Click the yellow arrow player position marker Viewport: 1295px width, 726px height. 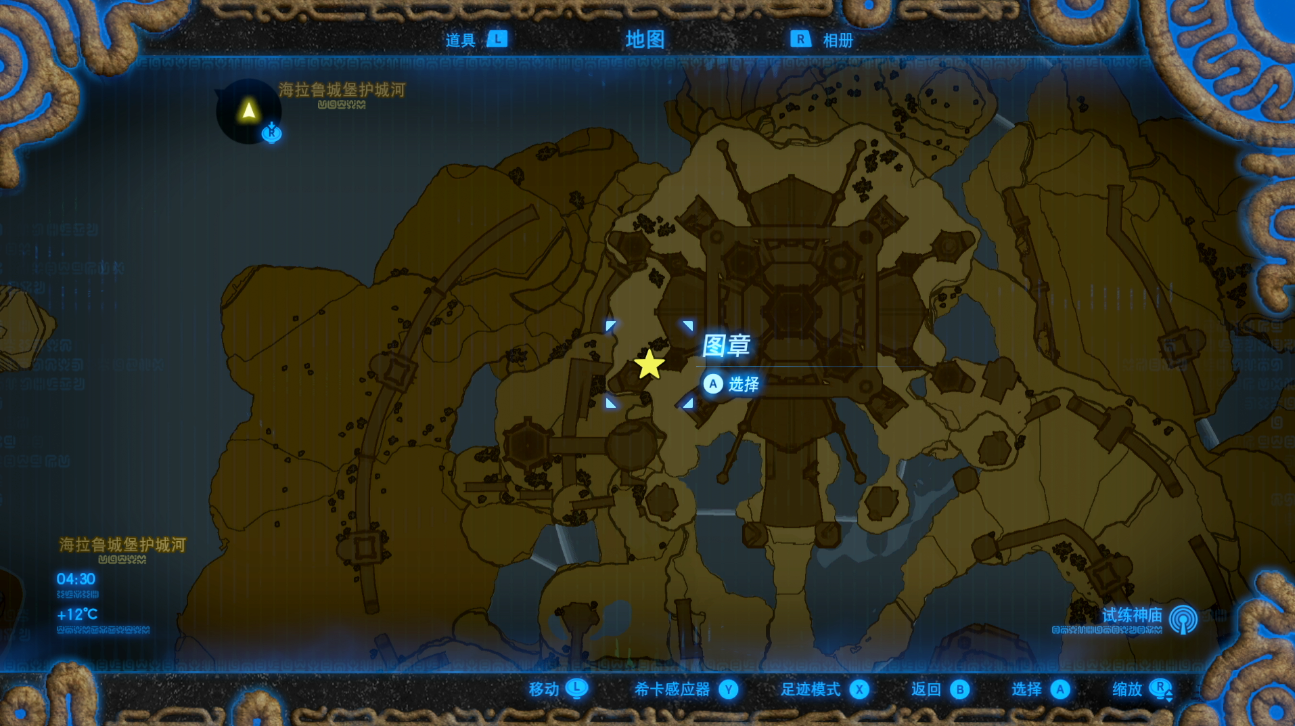pyautogui.click(x=248, y=110)
